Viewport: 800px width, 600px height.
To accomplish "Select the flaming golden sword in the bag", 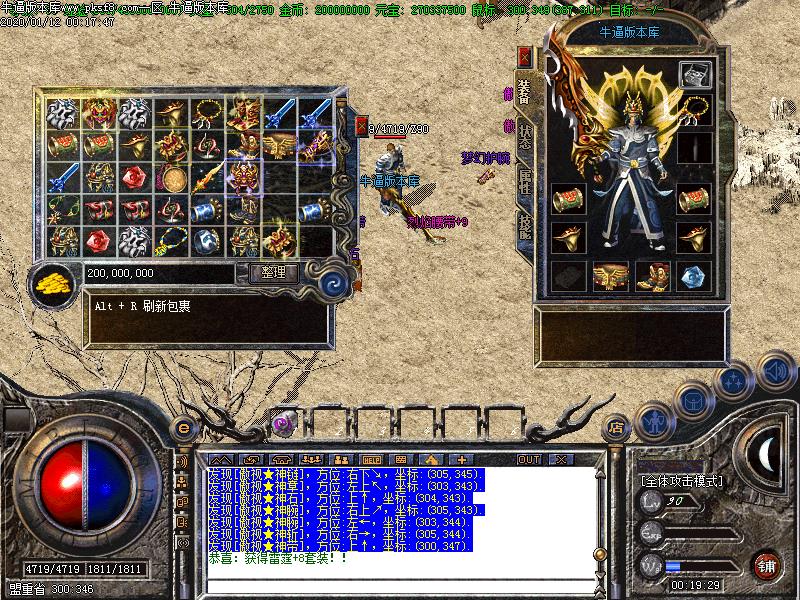I will pyautogui.click(x=205, y=179).
